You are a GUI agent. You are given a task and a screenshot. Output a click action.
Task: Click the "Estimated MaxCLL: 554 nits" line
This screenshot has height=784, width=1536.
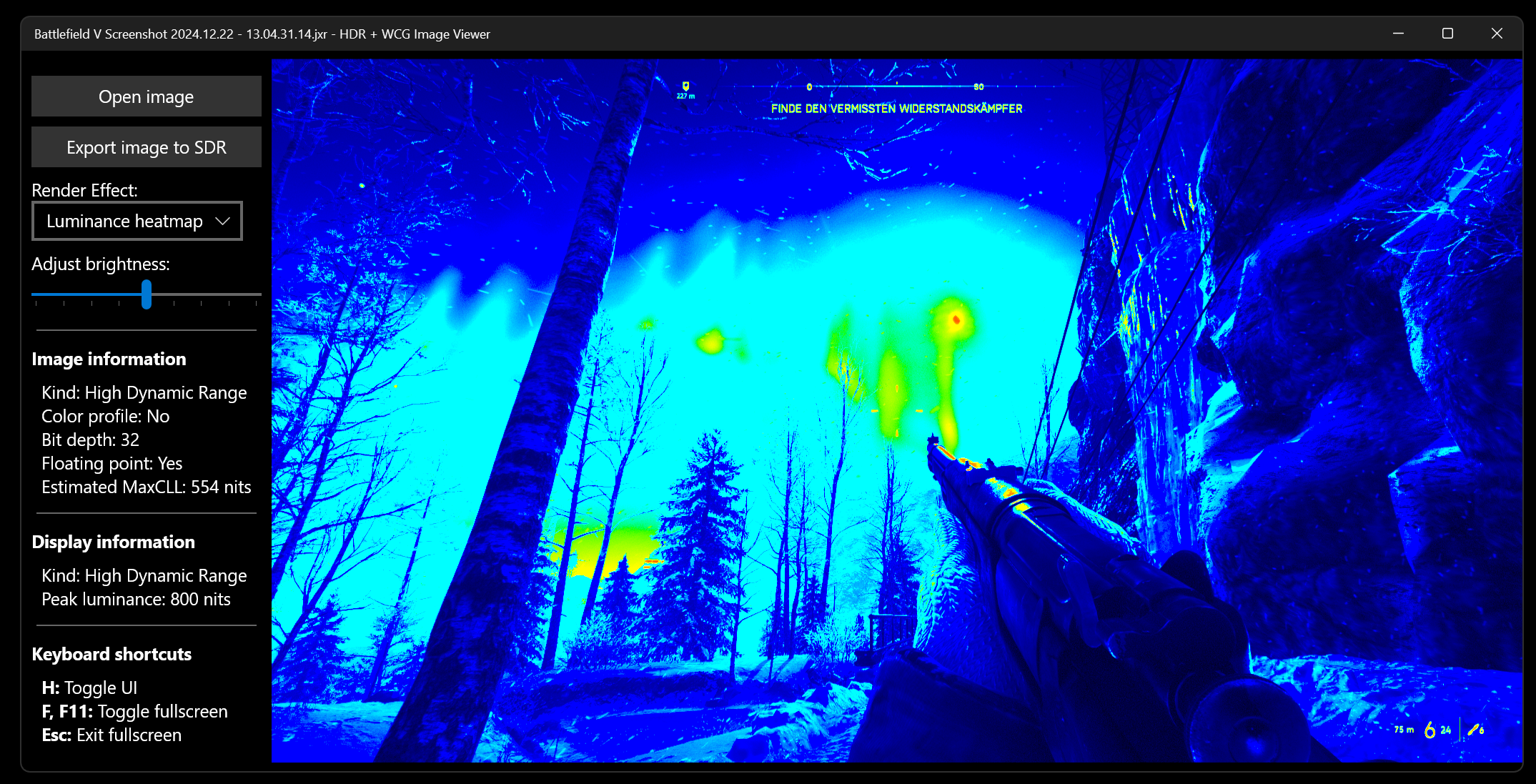pyautogui.click(x=146, y=487)
